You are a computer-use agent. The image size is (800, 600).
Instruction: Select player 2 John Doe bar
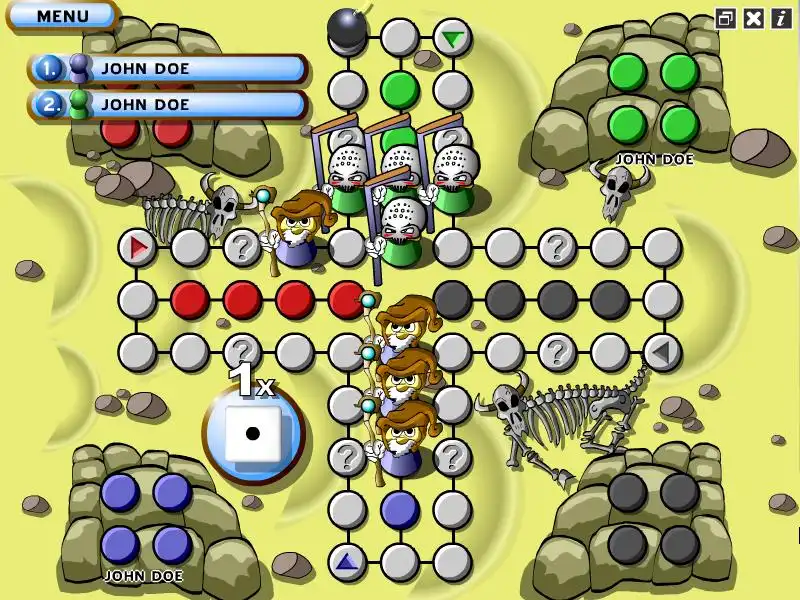[x=170, y=103]
